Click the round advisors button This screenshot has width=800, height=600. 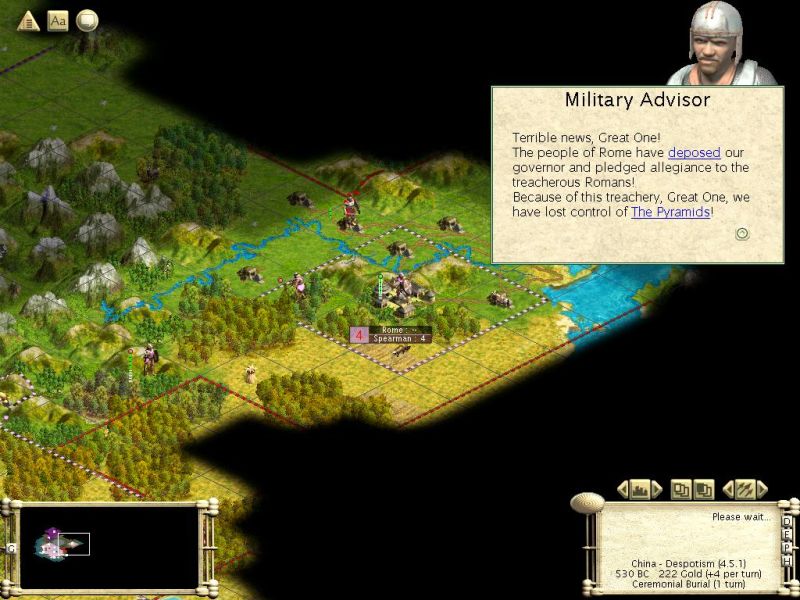coord(88,20)
